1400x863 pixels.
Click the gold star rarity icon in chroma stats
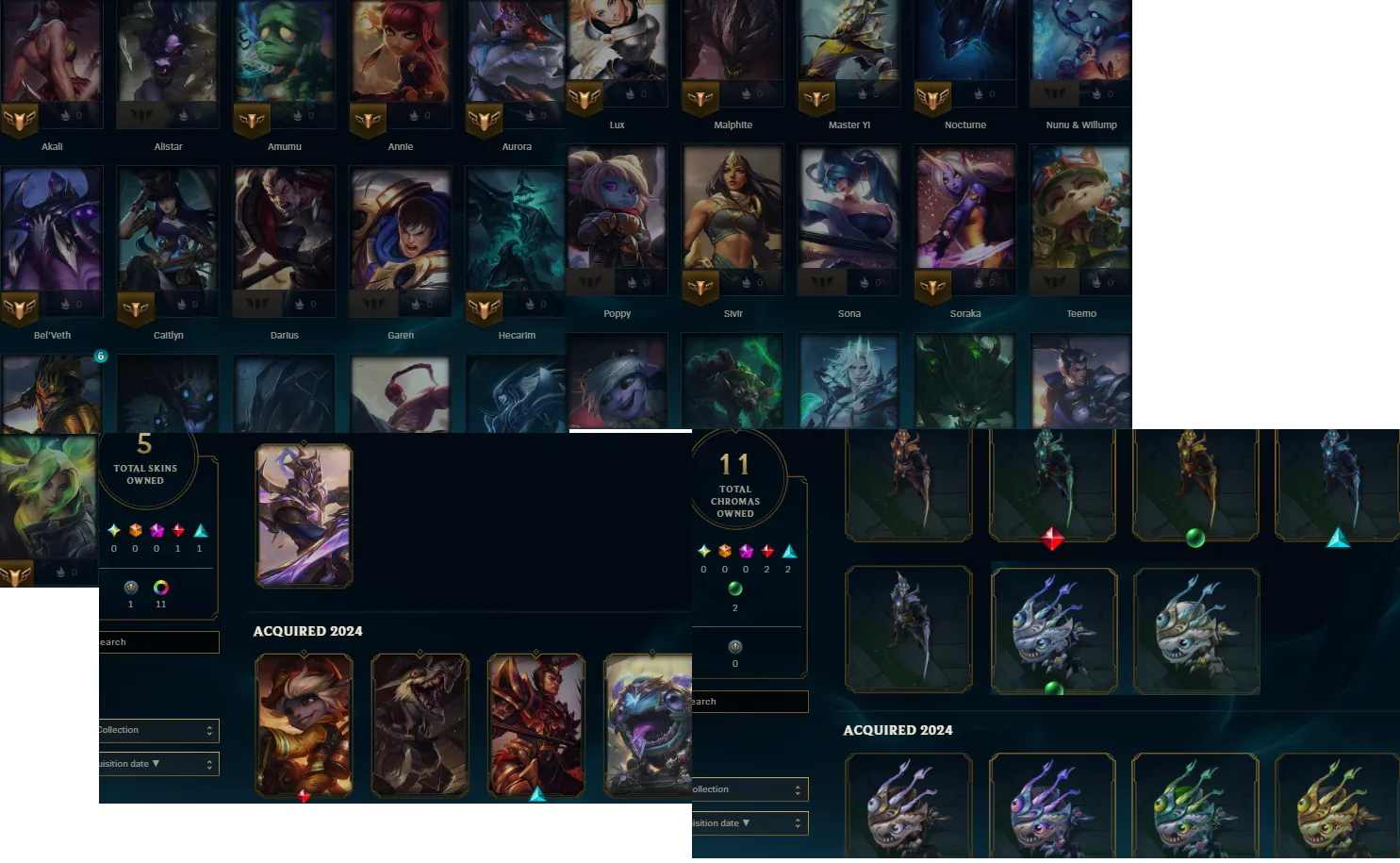[x=702, y=551]
